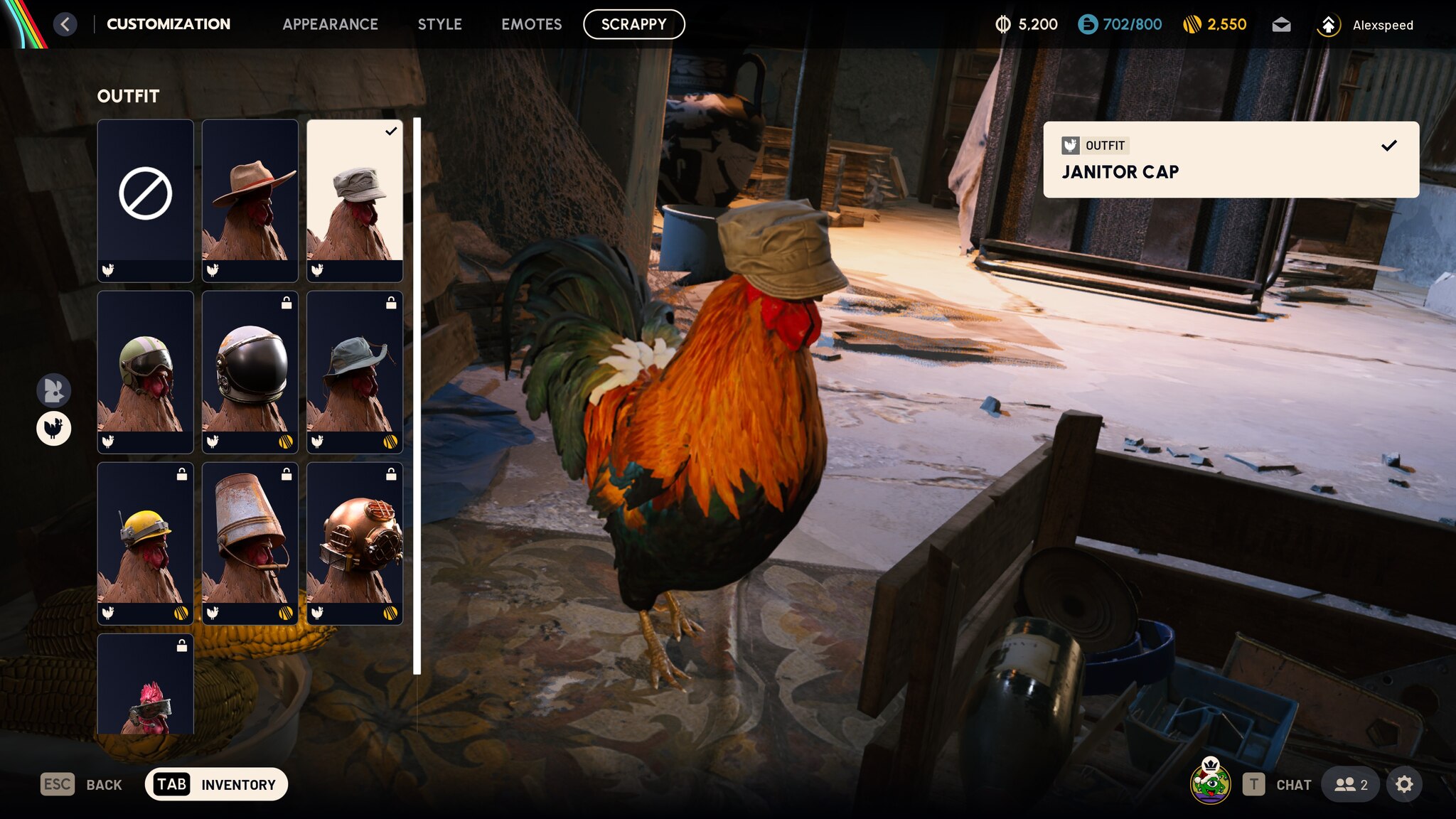This screenshot has width=1456, height=819.
Task: Choose the copper diving helmet outfit
Action: click(354, 542)
